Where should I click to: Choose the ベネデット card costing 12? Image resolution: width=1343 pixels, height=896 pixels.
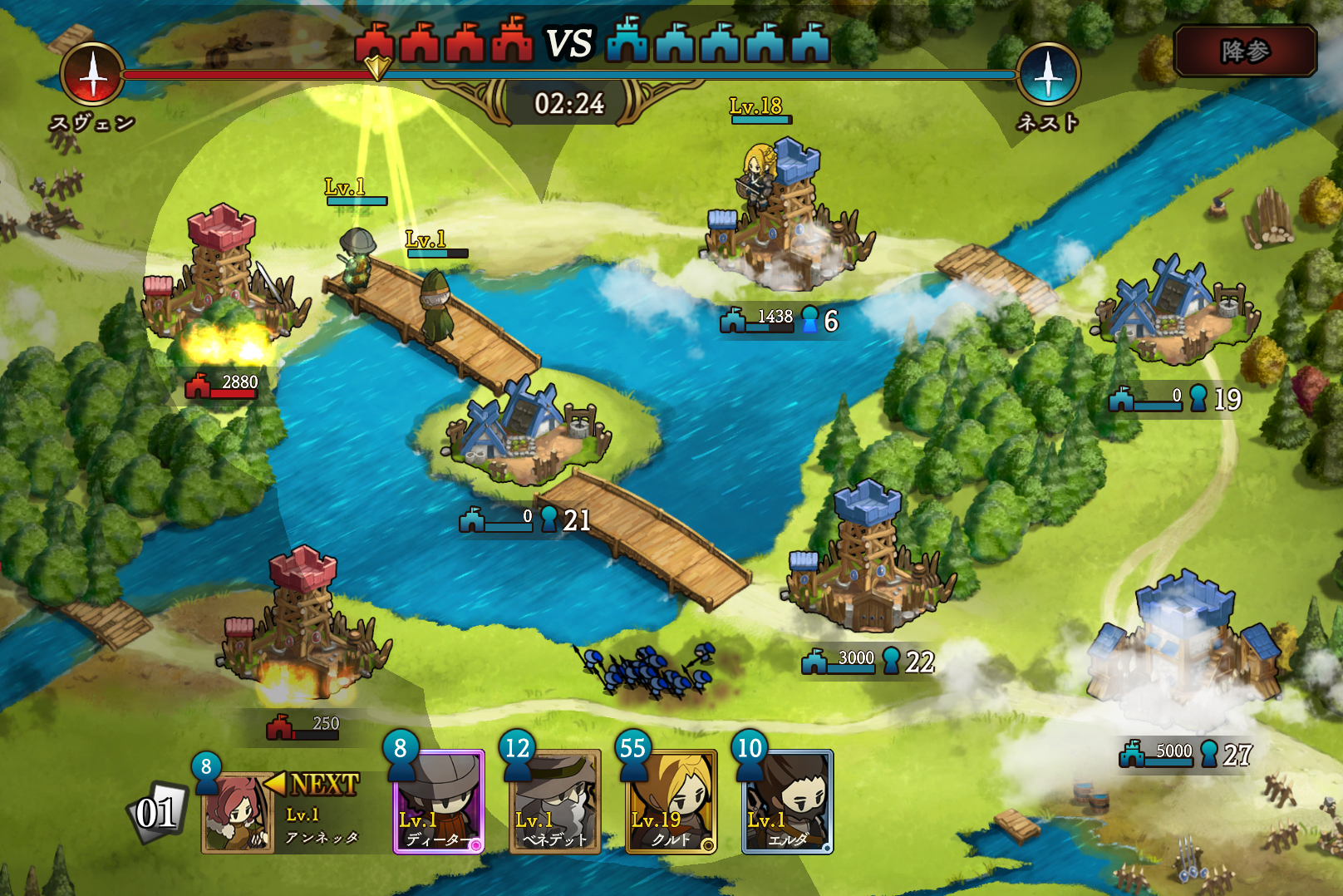tap(554, 803)
